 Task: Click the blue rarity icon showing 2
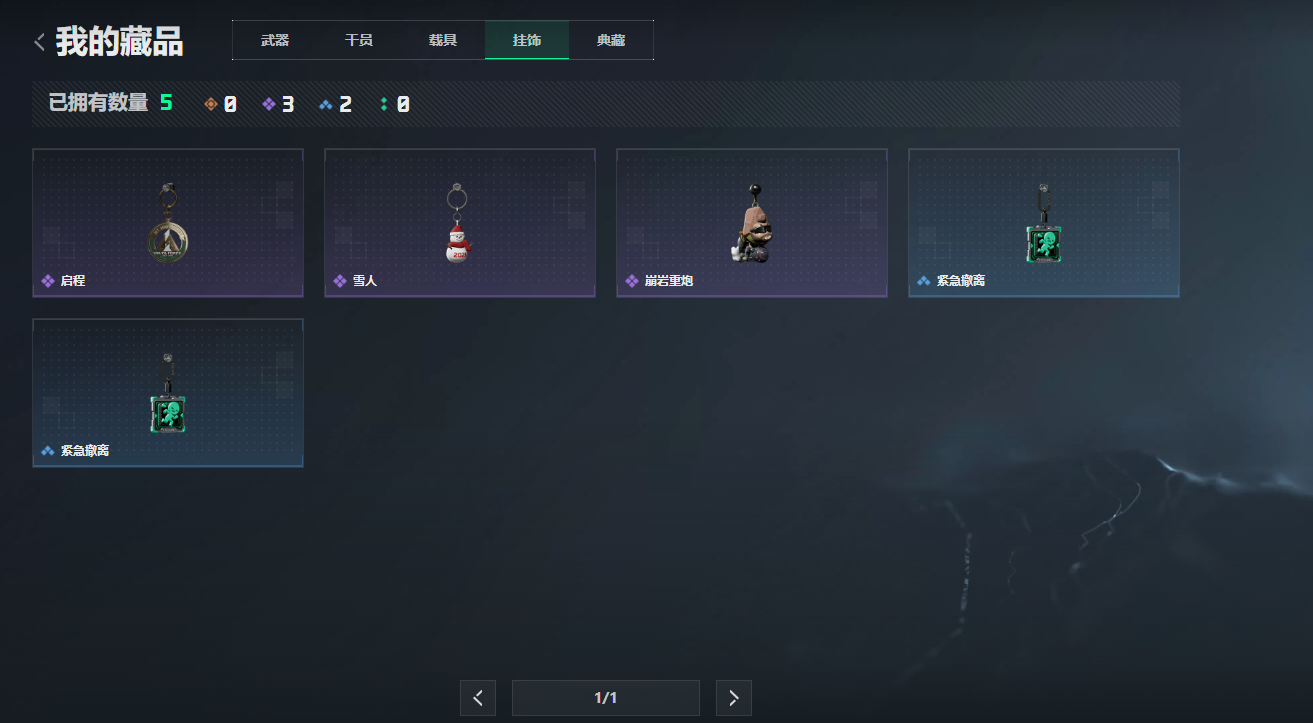325,103
